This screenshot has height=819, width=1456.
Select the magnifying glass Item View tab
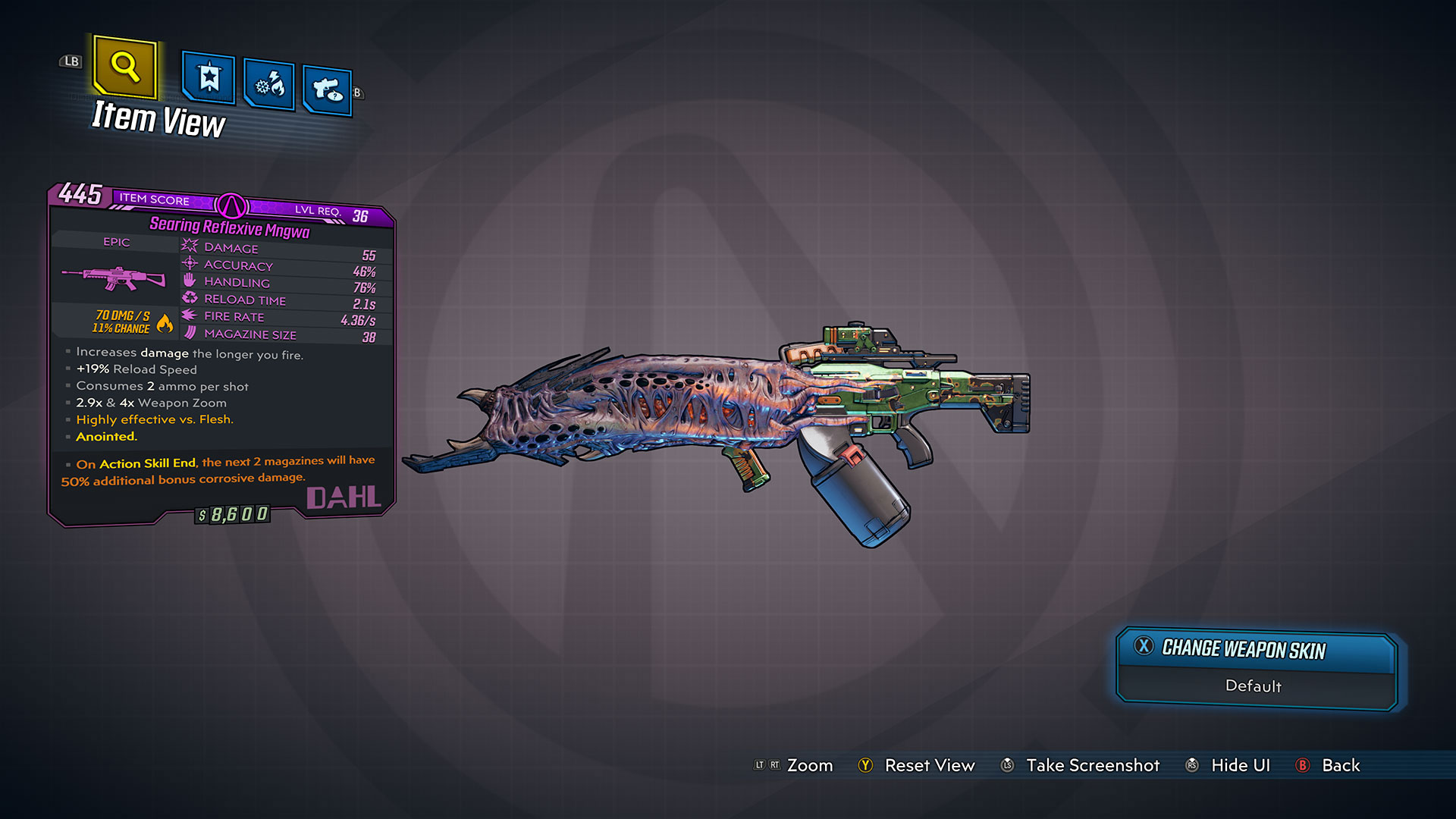tap(125, 67)
